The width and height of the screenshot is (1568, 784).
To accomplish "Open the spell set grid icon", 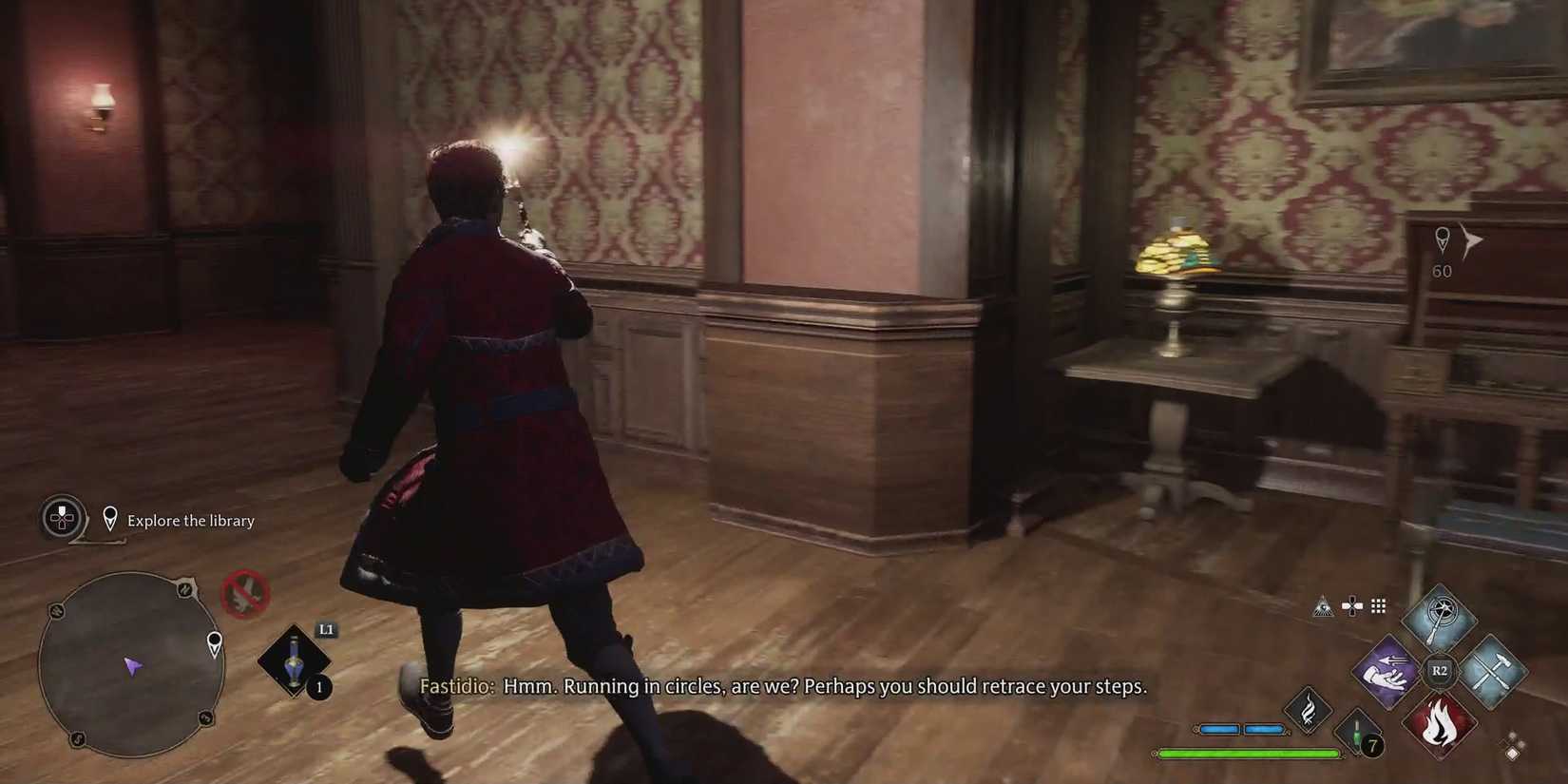I will click(x=1379, y=605).
